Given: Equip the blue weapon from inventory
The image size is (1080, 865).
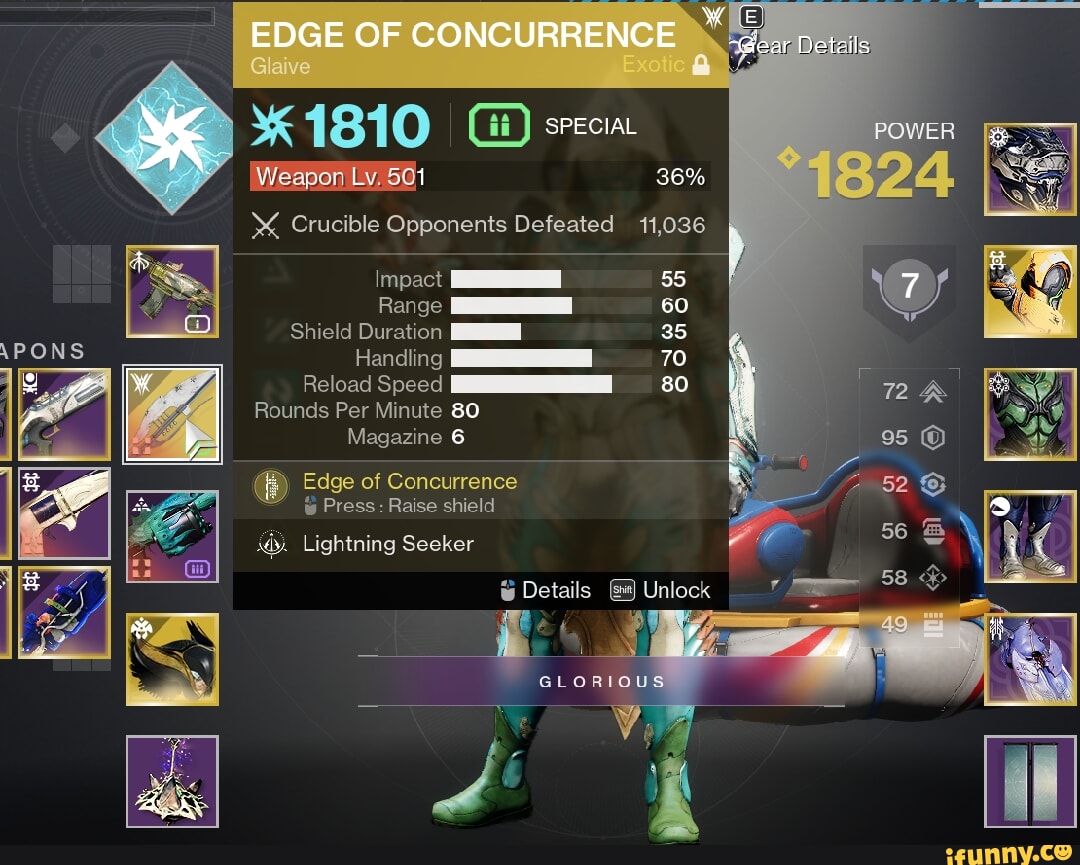Looking at the screenshot, I should point(62,612).
